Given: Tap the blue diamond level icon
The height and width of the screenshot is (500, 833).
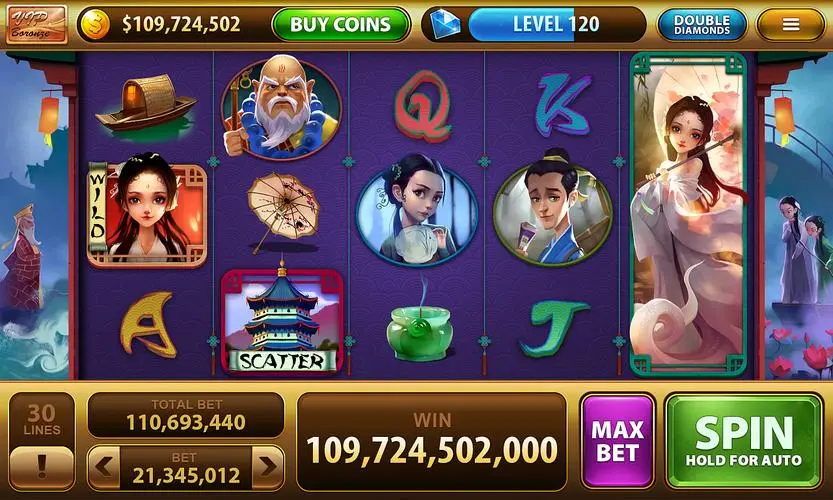Looking at the screenshot, I should pos(440,24).
